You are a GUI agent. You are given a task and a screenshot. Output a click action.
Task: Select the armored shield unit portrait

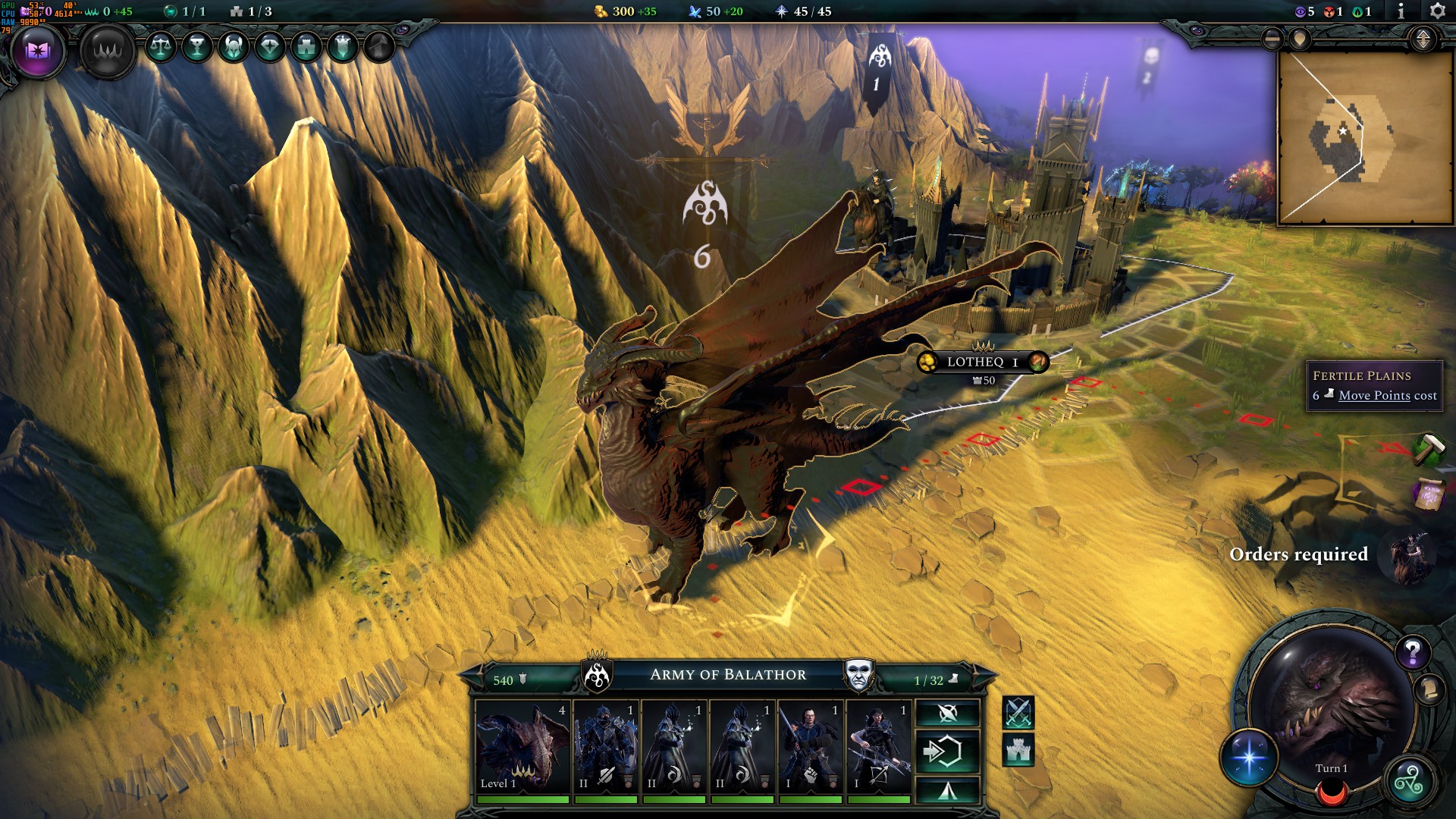tap(605, 747)
